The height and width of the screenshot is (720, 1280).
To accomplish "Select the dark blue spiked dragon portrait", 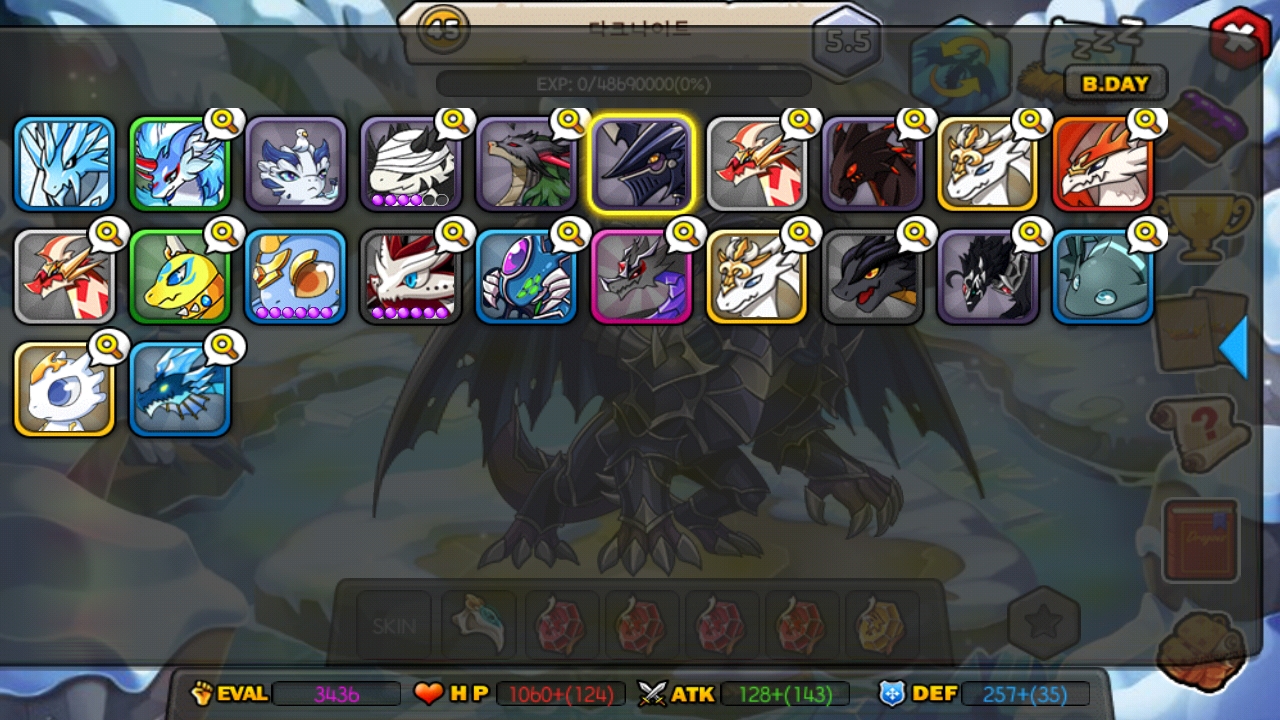I will [x=180, y=390].
